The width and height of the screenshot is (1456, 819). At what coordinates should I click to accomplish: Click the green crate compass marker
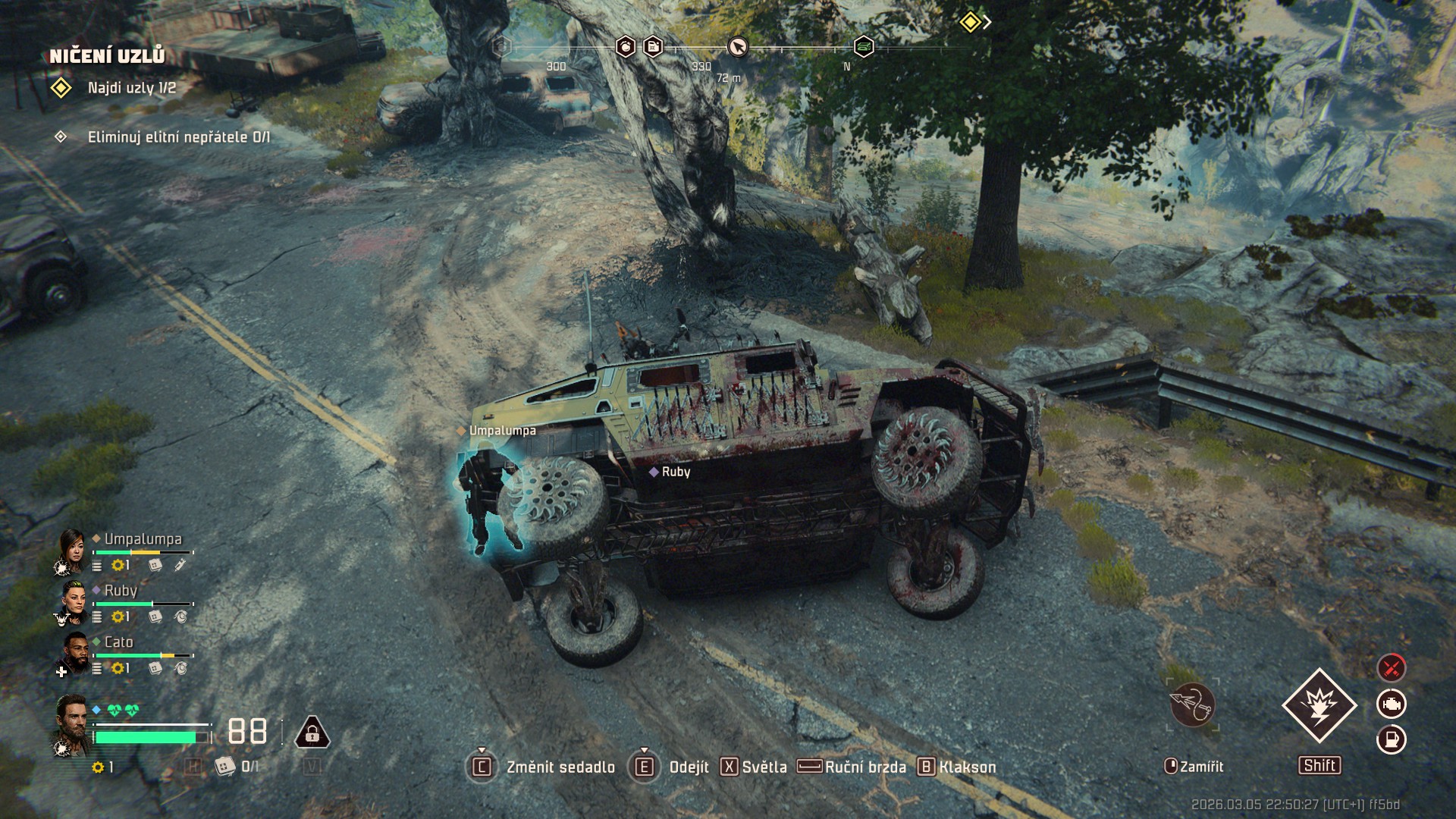[864, 47]
